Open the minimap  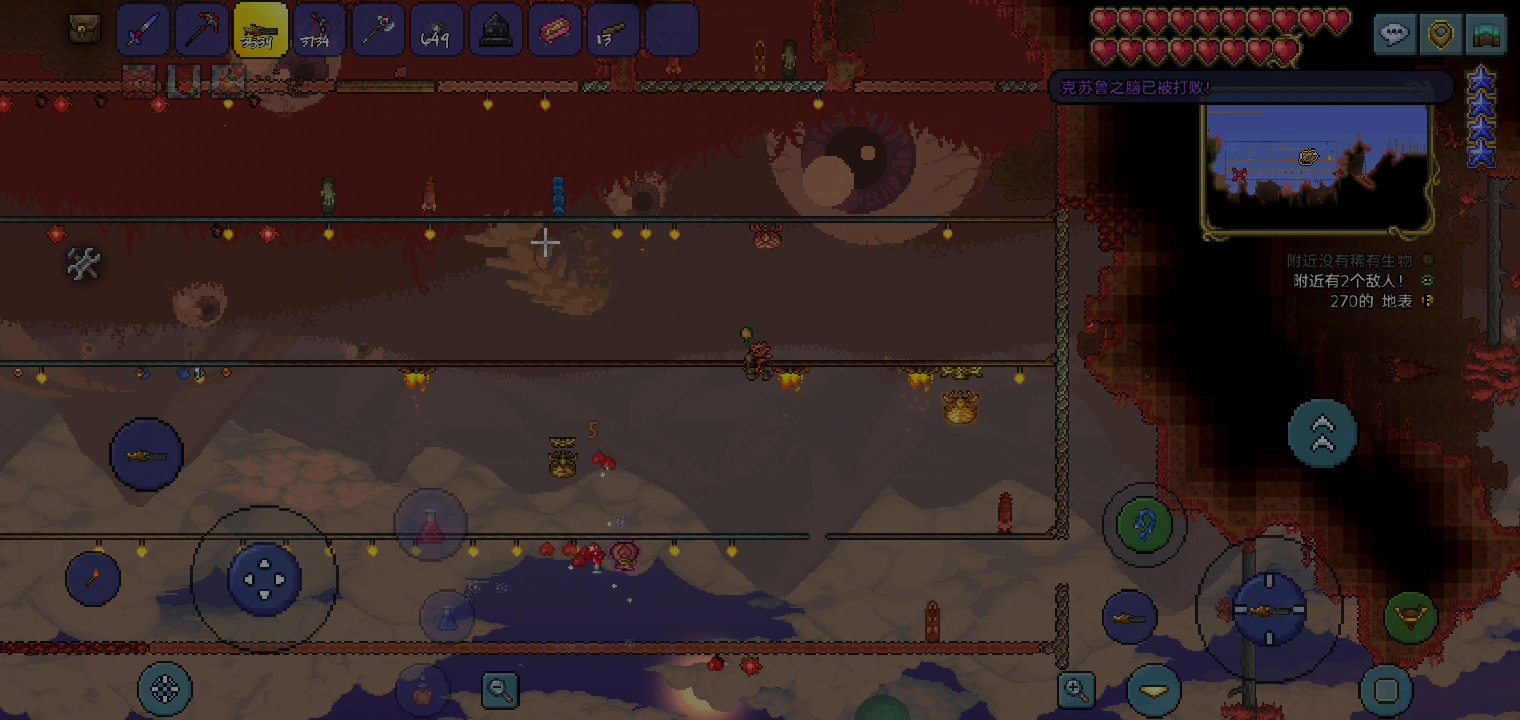click(x=1318, y=165)
